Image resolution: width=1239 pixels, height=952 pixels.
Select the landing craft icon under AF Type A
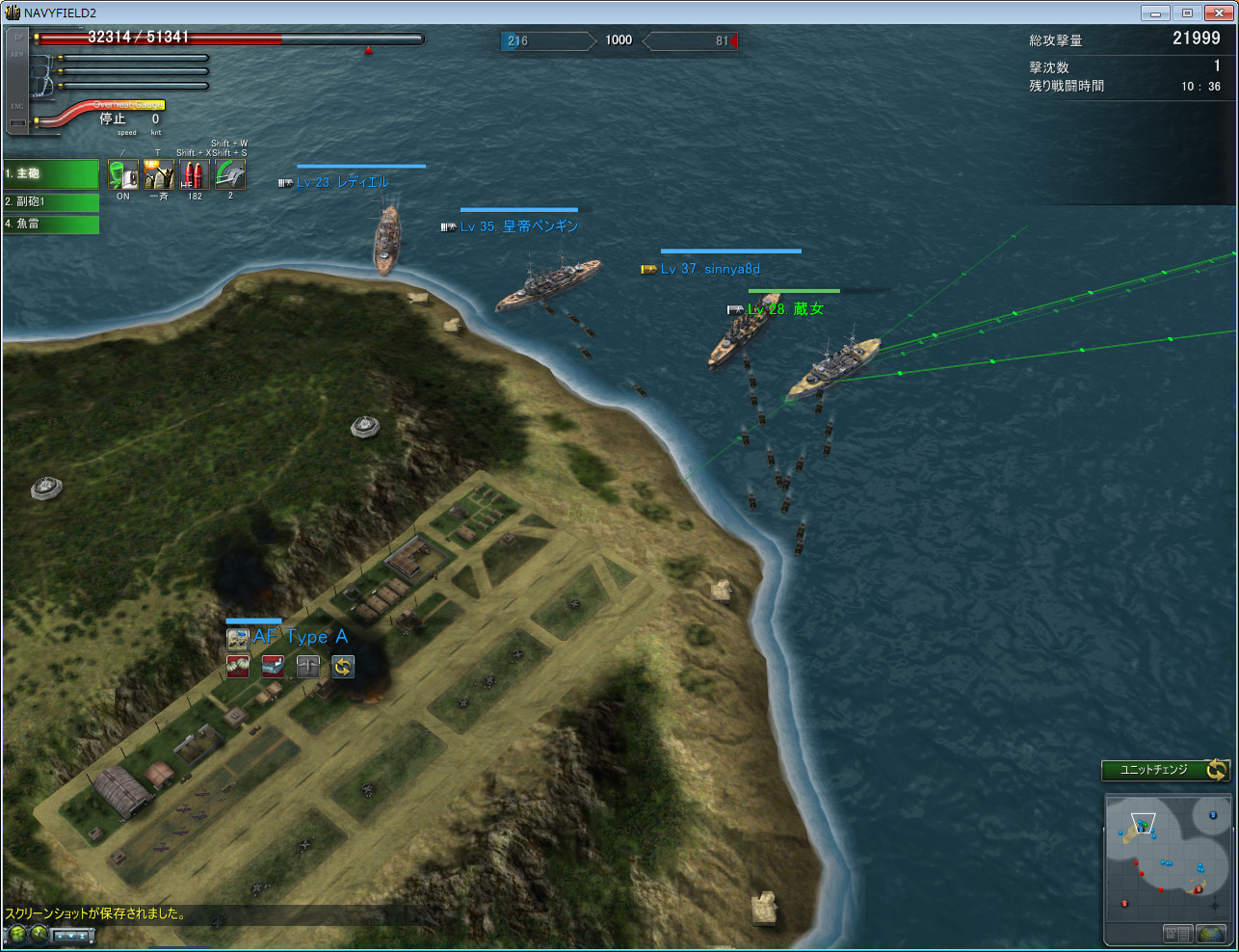[x=273, y=666]
